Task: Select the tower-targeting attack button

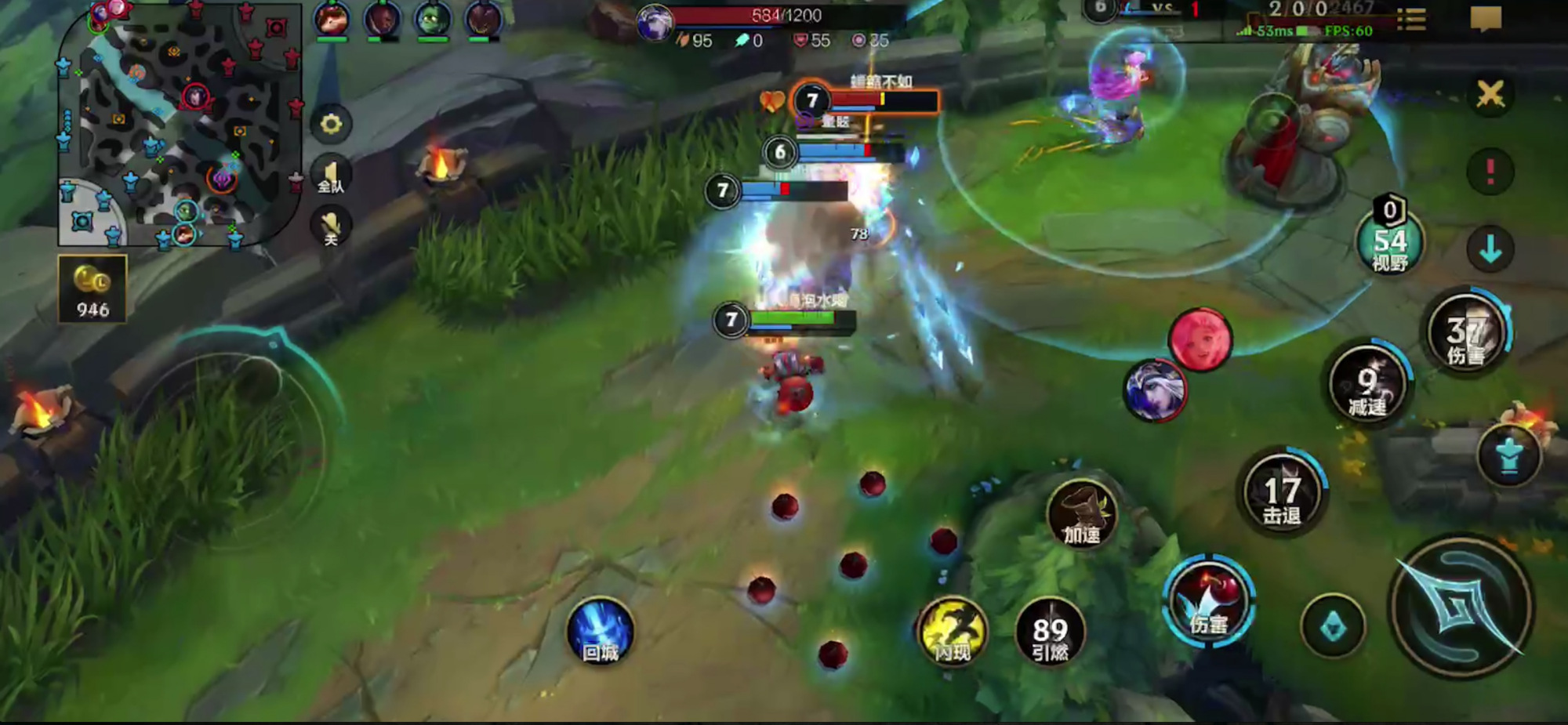Action: tap(1508, 456)
